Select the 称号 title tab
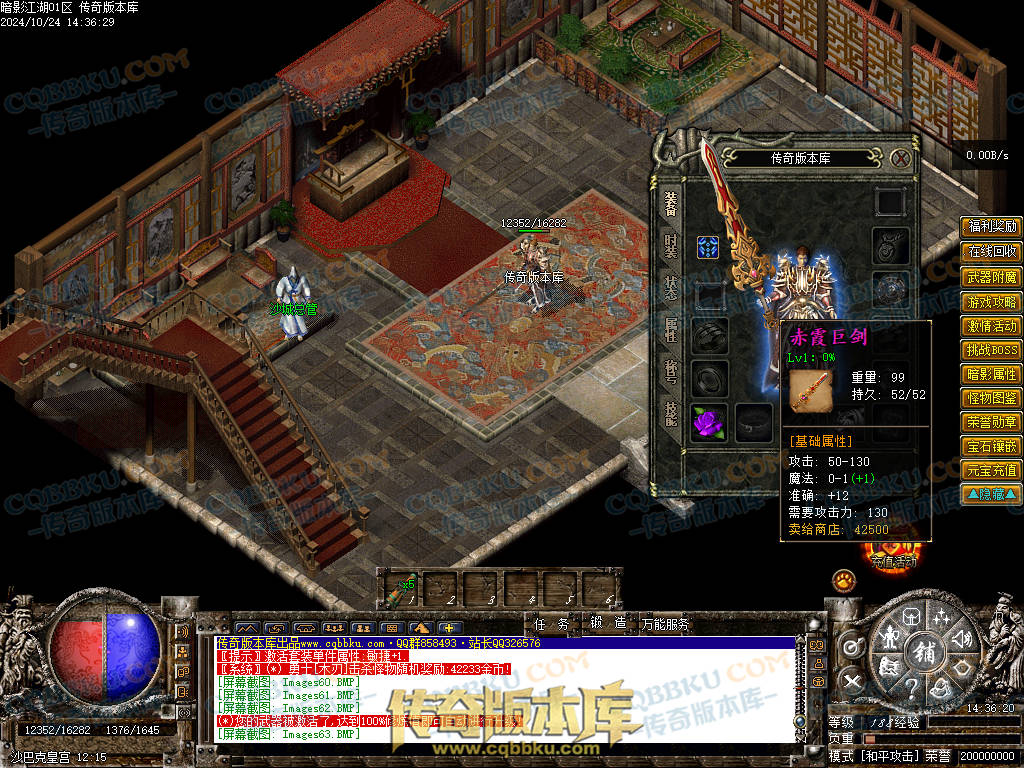1024x768 pixels. [x=670, y=371]
